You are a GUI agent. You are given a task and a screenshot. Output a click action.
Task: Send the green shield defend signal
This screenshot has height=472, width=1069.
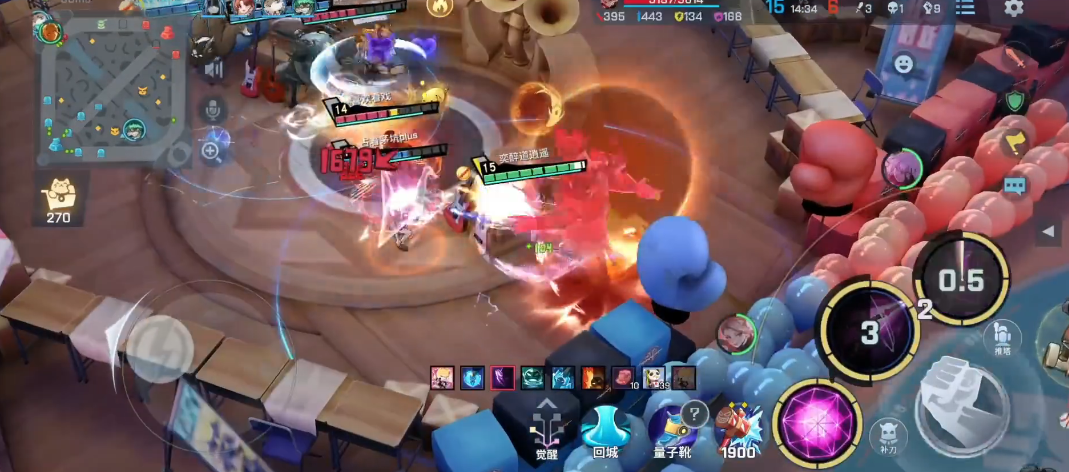(1015, 100)
